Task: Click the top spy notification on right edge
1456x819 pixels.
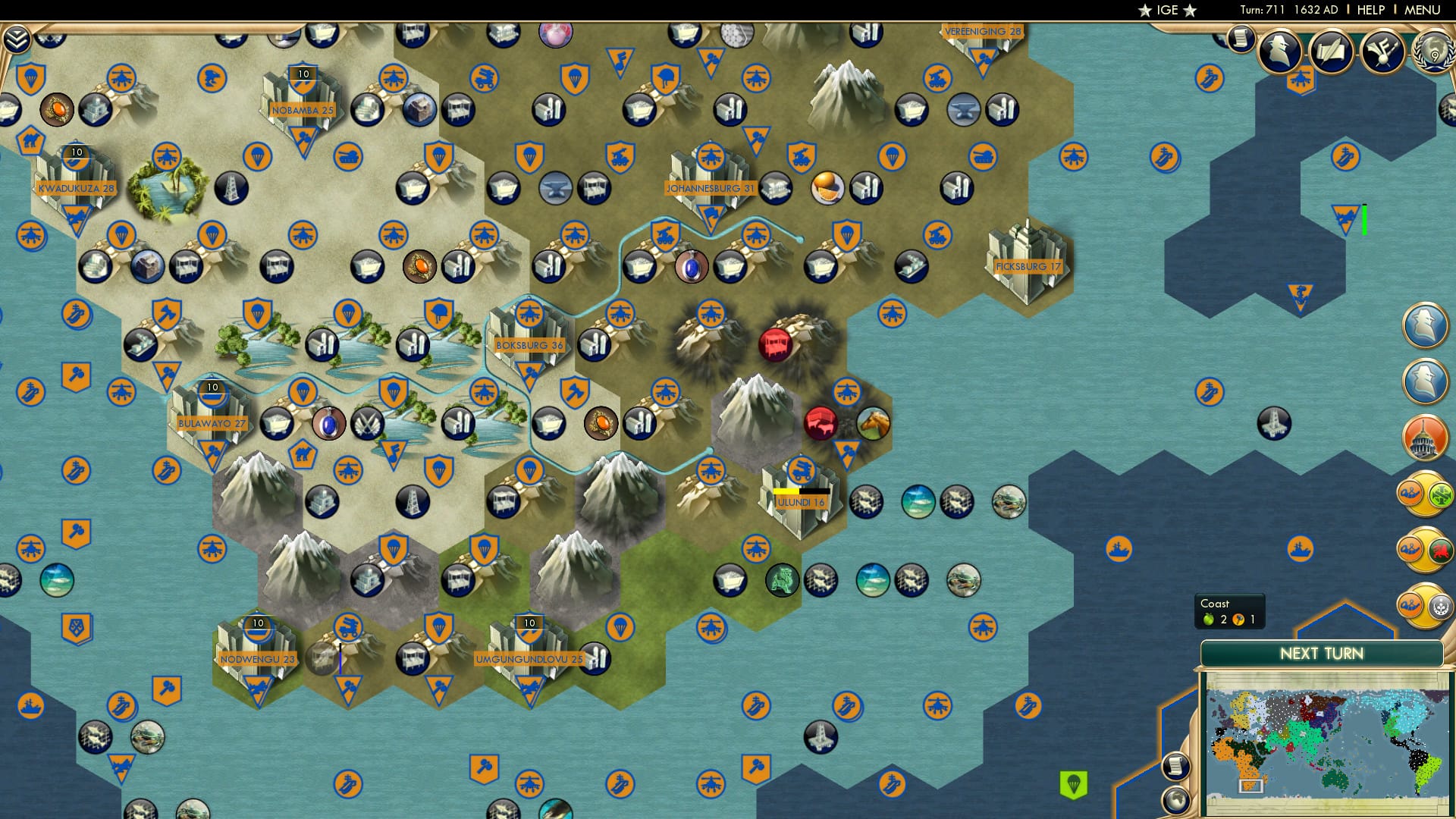Action: coord(1426,325)
